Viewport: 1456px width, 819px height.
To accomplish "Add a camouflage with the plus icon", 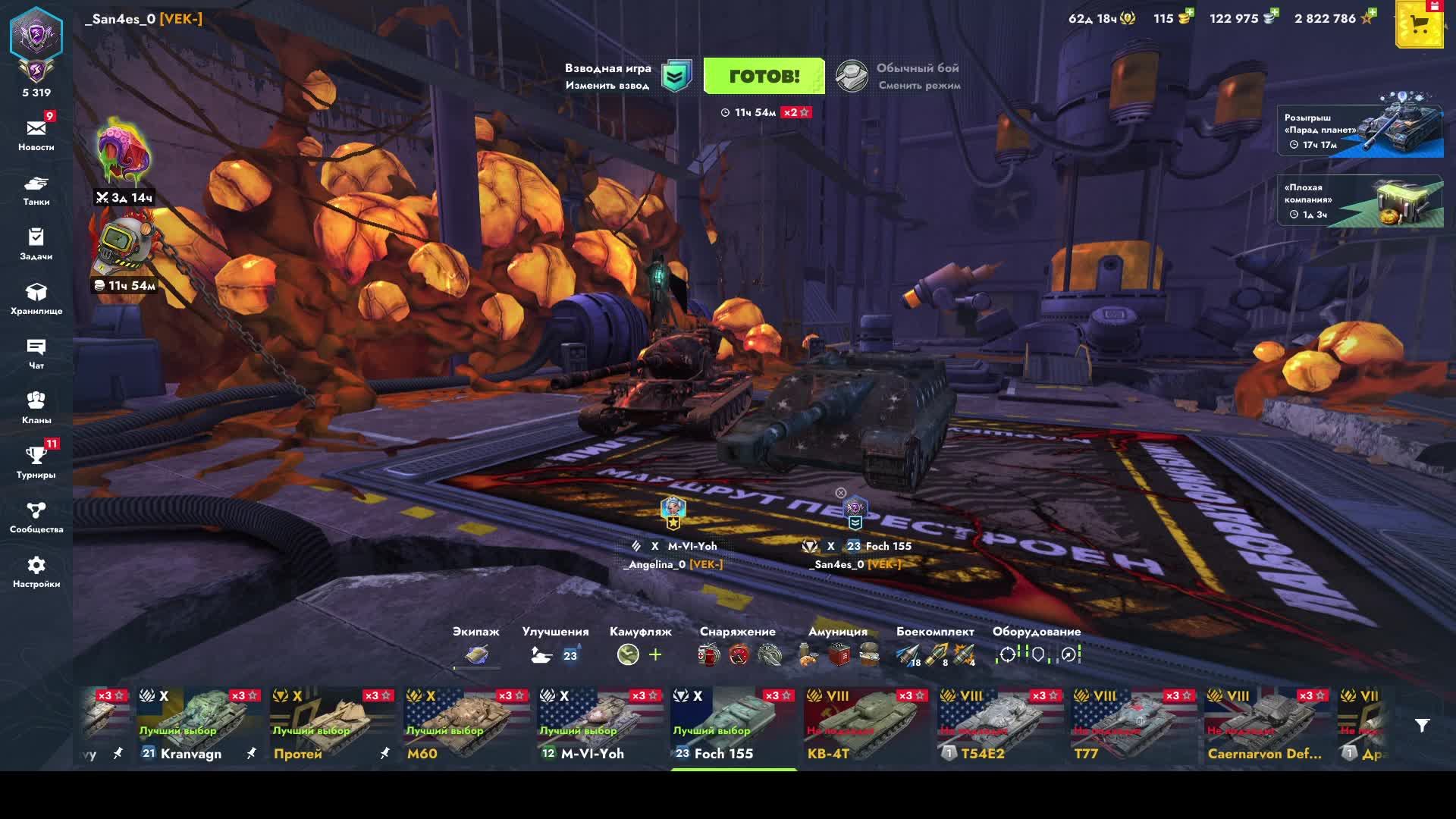I will [x=655, y=654].
